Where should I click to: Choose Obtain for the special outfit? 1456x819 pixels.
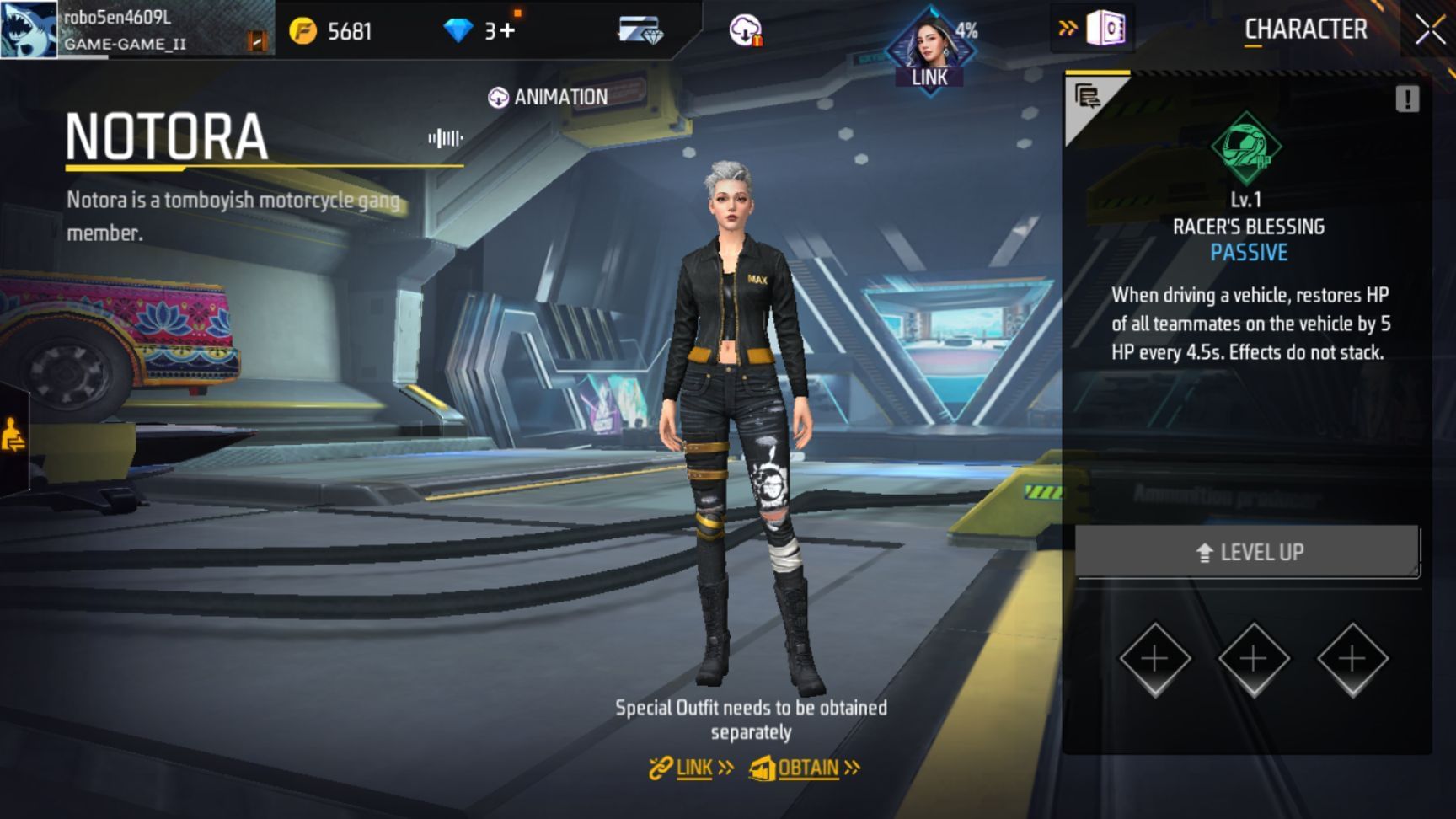[805, 768]
